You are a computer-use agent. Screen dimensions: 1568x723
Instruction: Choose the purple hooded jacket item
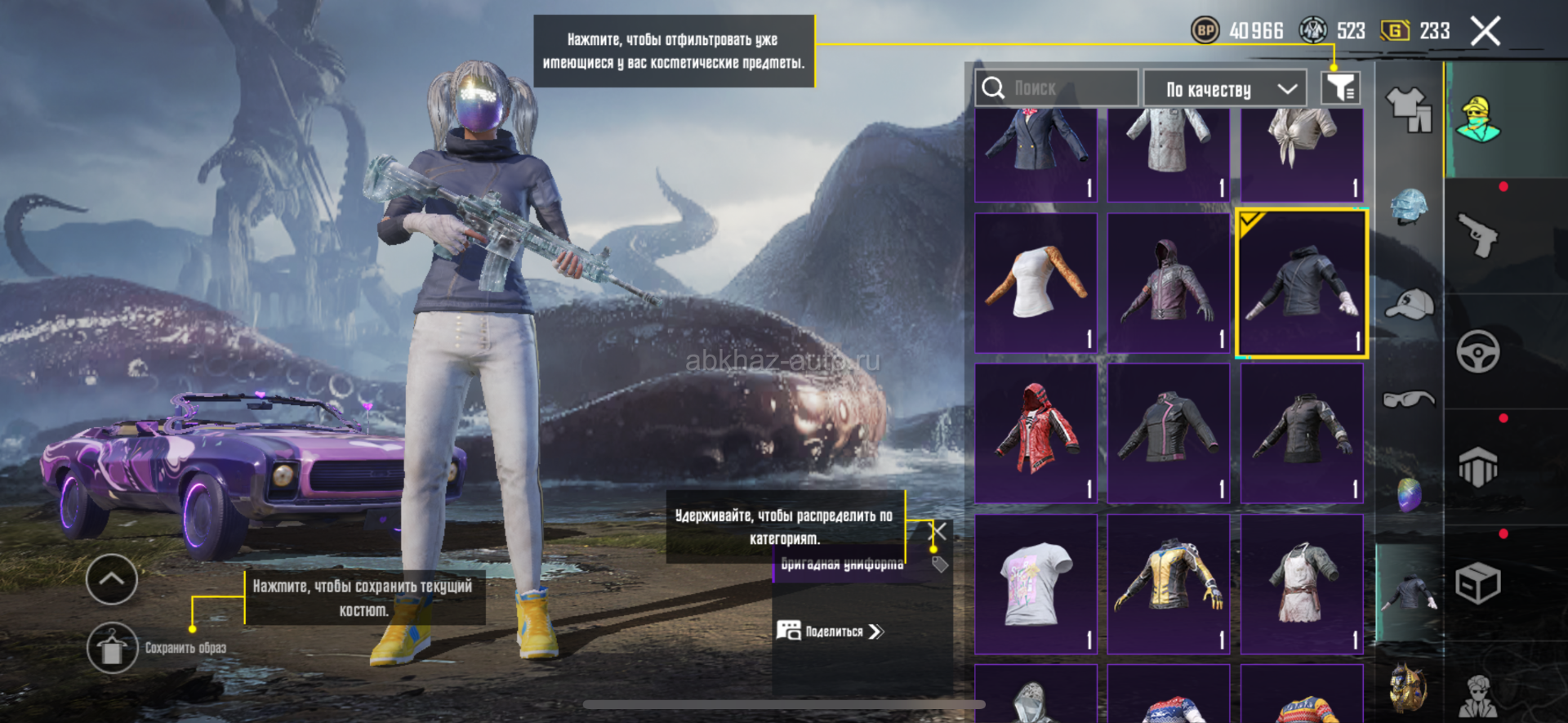click(1169, 283)
